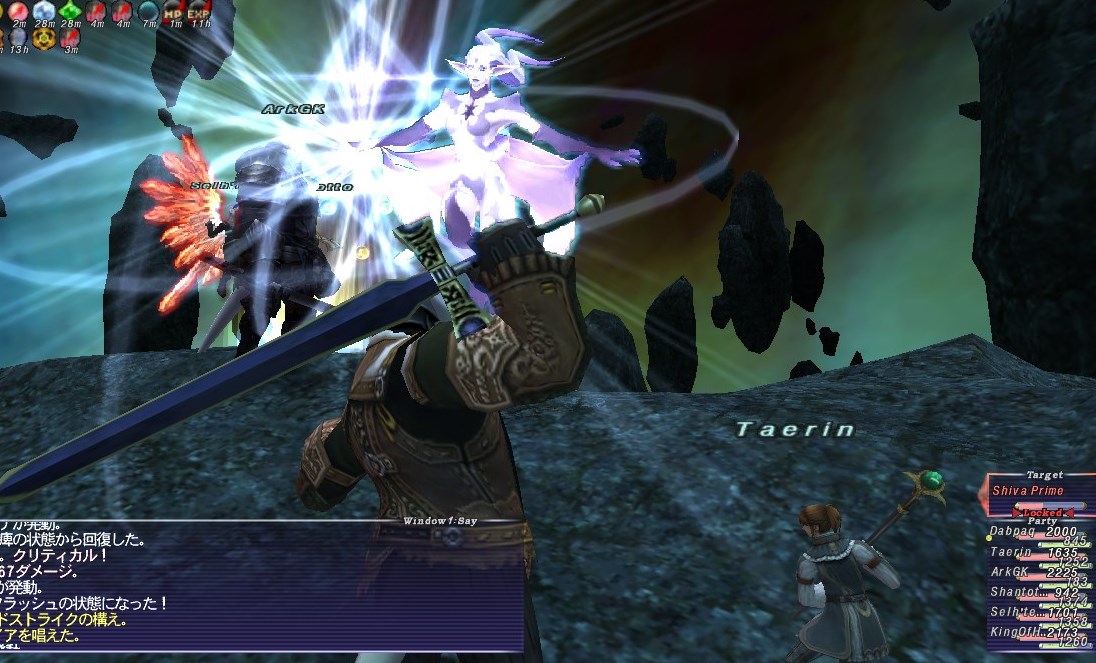Select the pale blue crystal status icon

point(44,10)
